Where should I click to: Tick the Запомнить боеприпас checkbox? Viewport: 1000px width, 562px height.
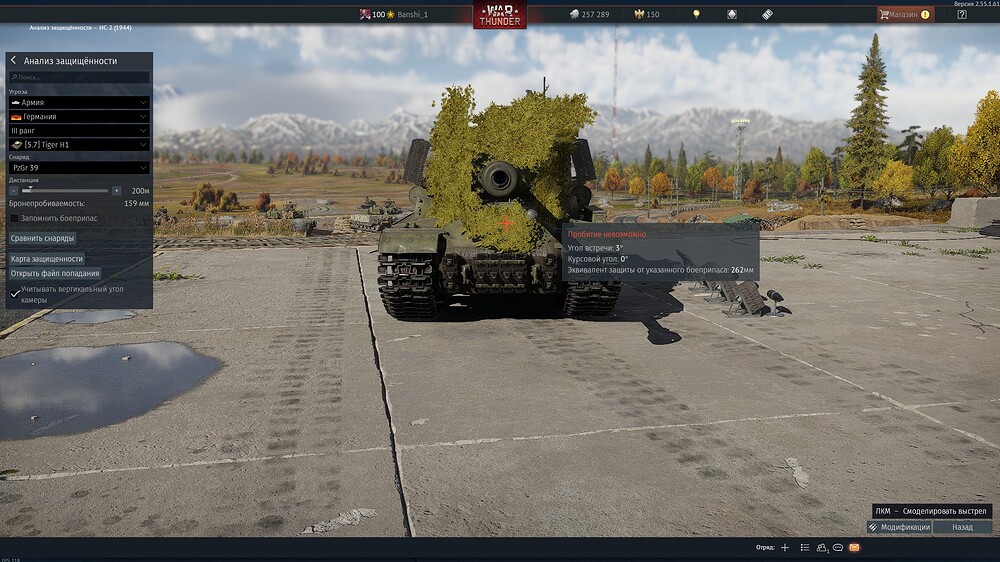coord(15,218)
